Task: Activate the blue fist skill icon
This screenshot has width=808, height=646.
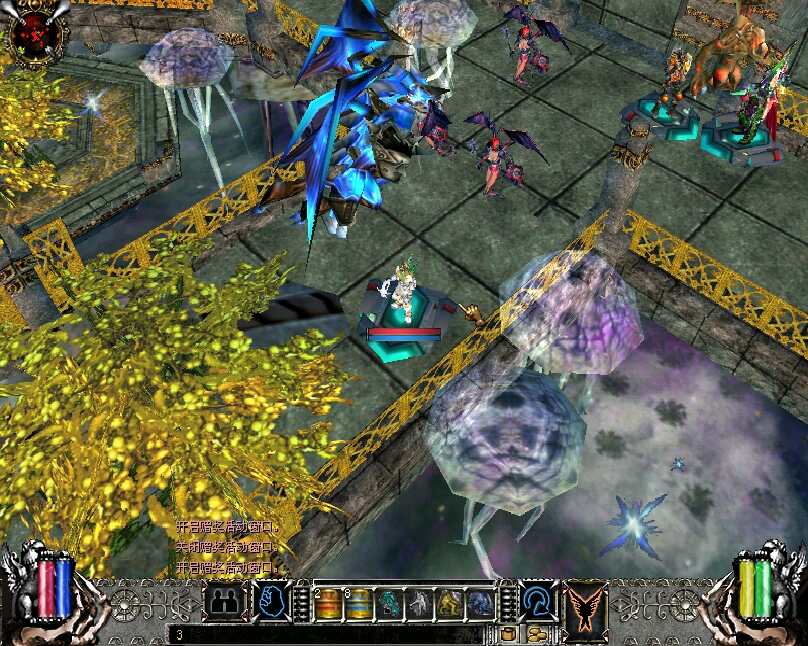Action: (x=270, y=600)
